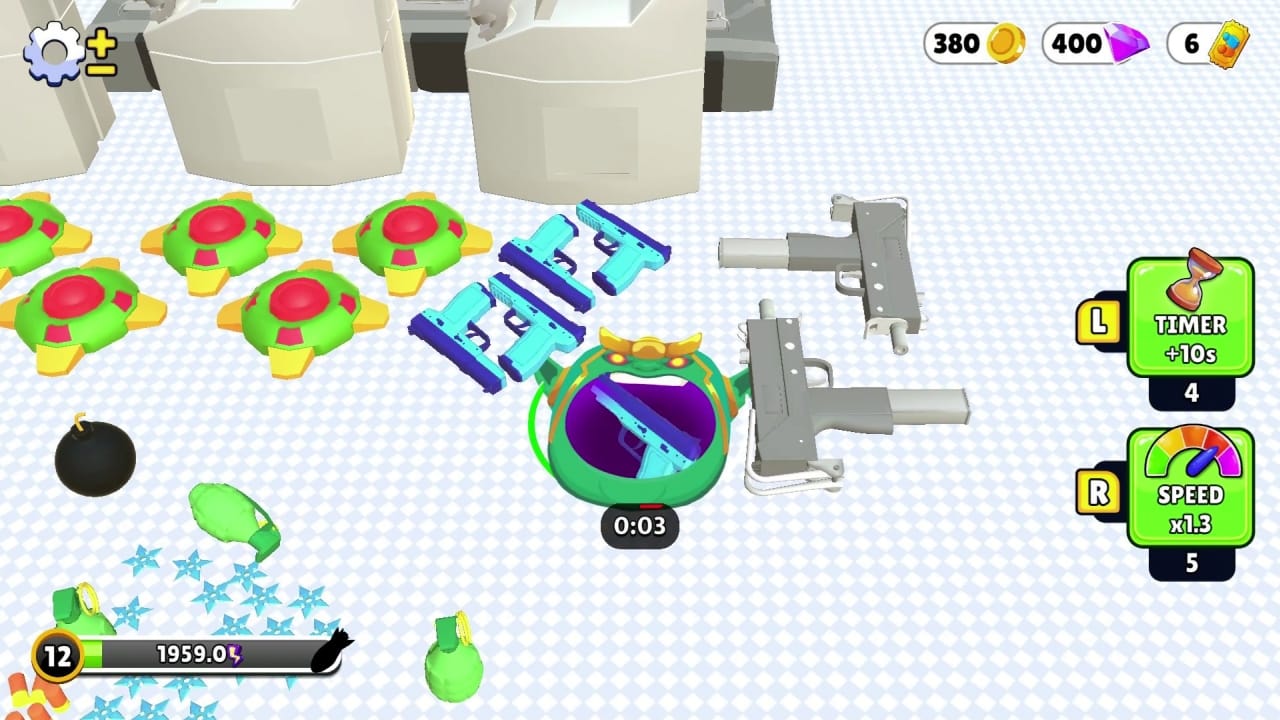This screenshot has height=720, width=1280.
Task: Open the ticket counter showing 6
Action: [x=1205, y=44]
